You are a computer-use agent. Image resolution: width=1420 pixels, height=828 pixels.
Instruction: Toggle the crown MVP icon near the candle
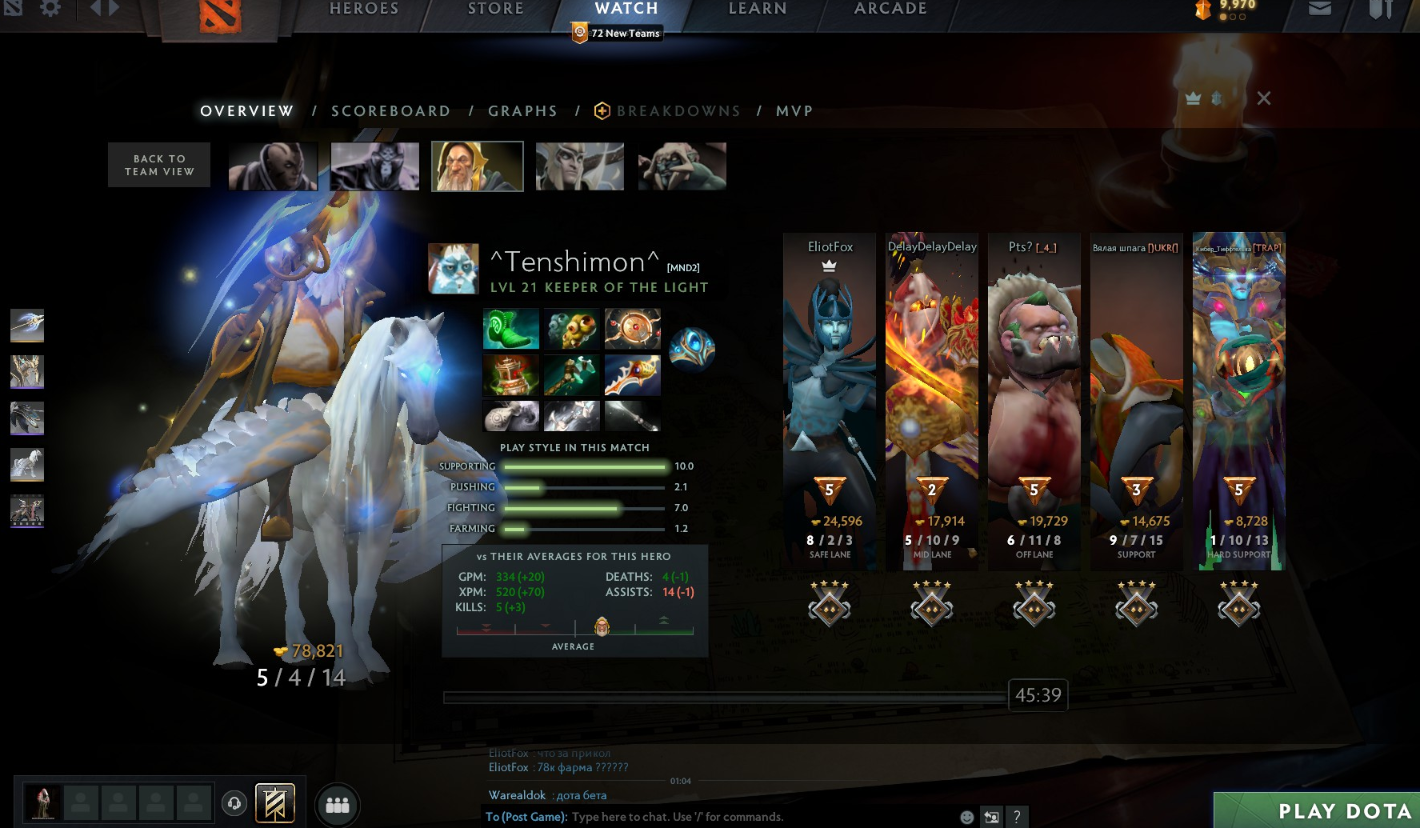1191,99
